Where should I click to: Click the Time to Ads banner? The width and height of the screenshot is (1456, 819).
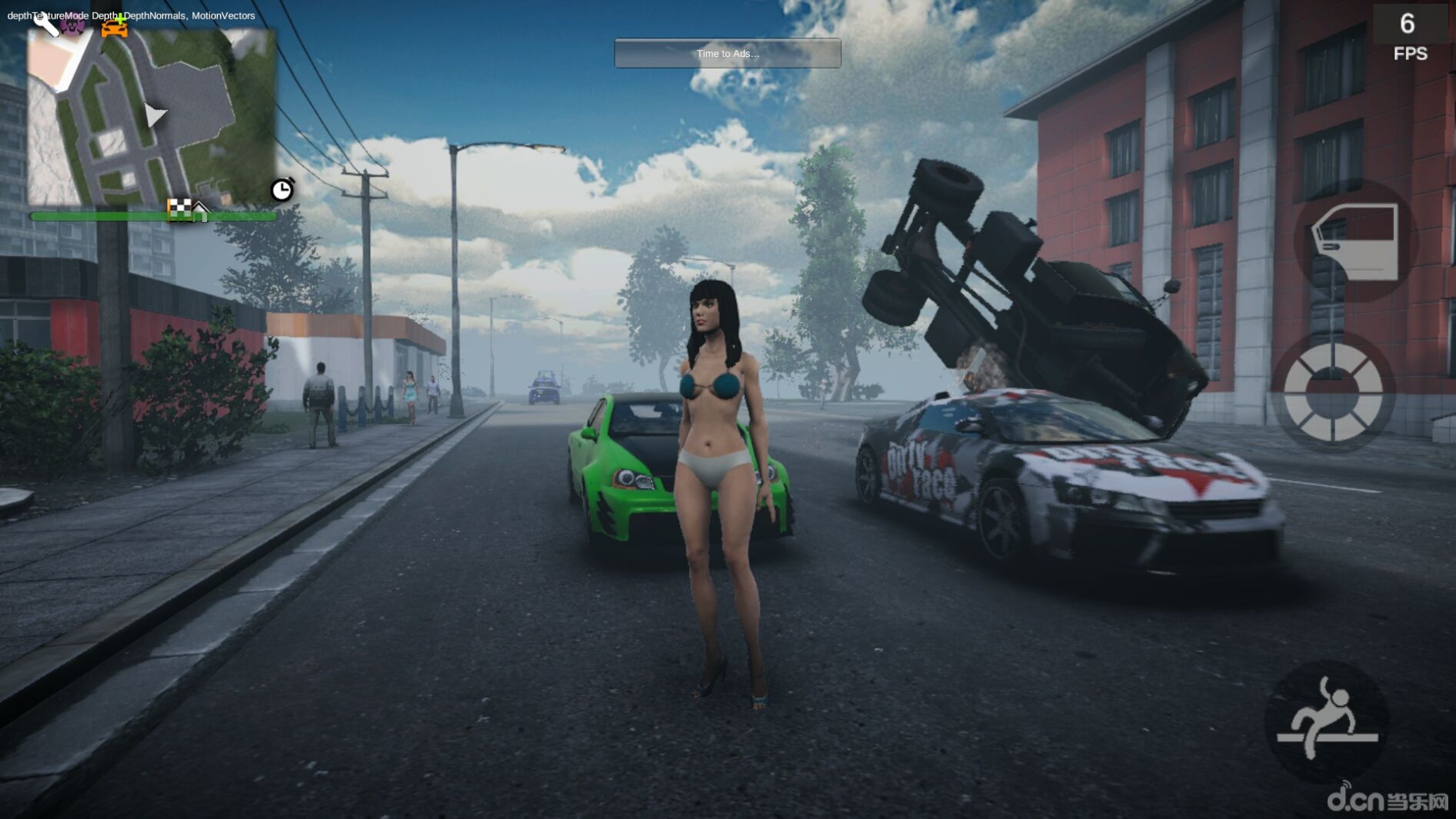(x=727, y=53)
